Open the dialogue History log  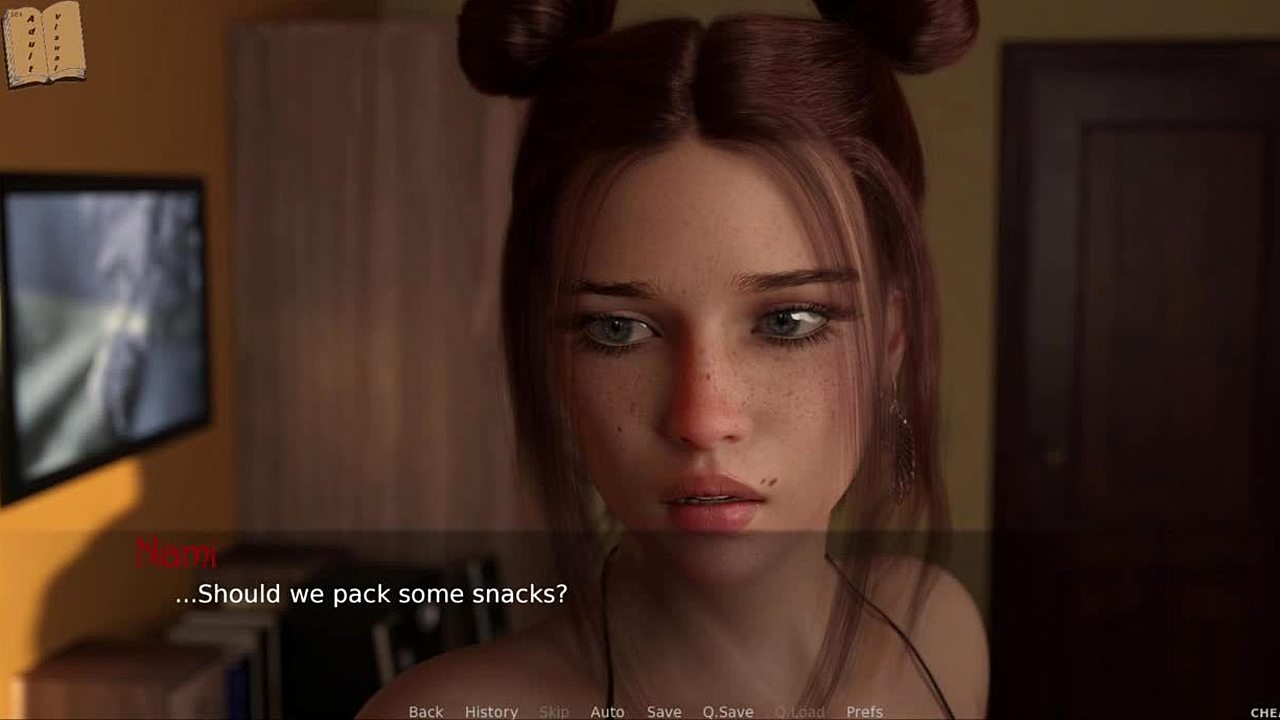[491, 712]
